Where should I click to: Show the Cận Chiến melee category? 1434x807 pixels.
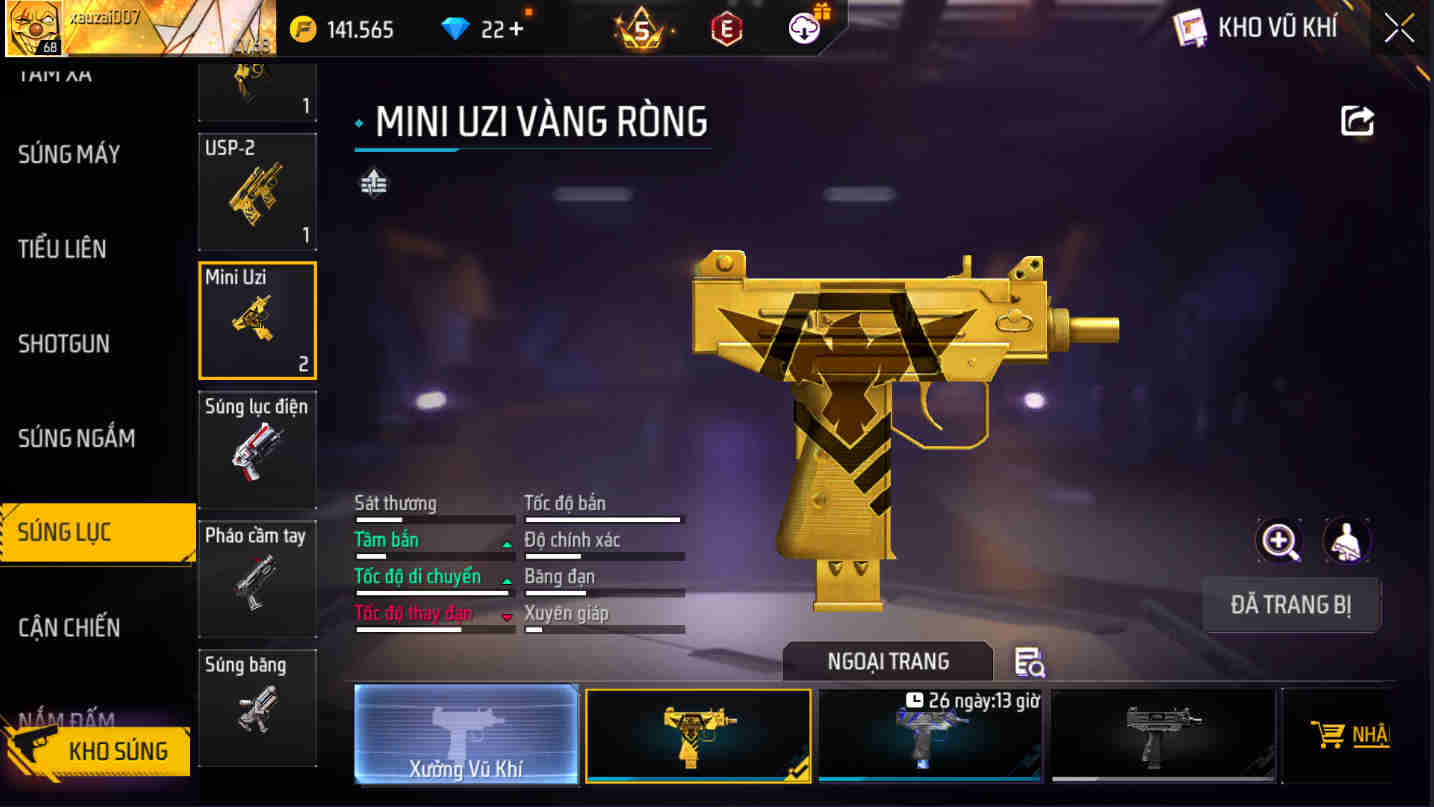click(x=69, y=628)
